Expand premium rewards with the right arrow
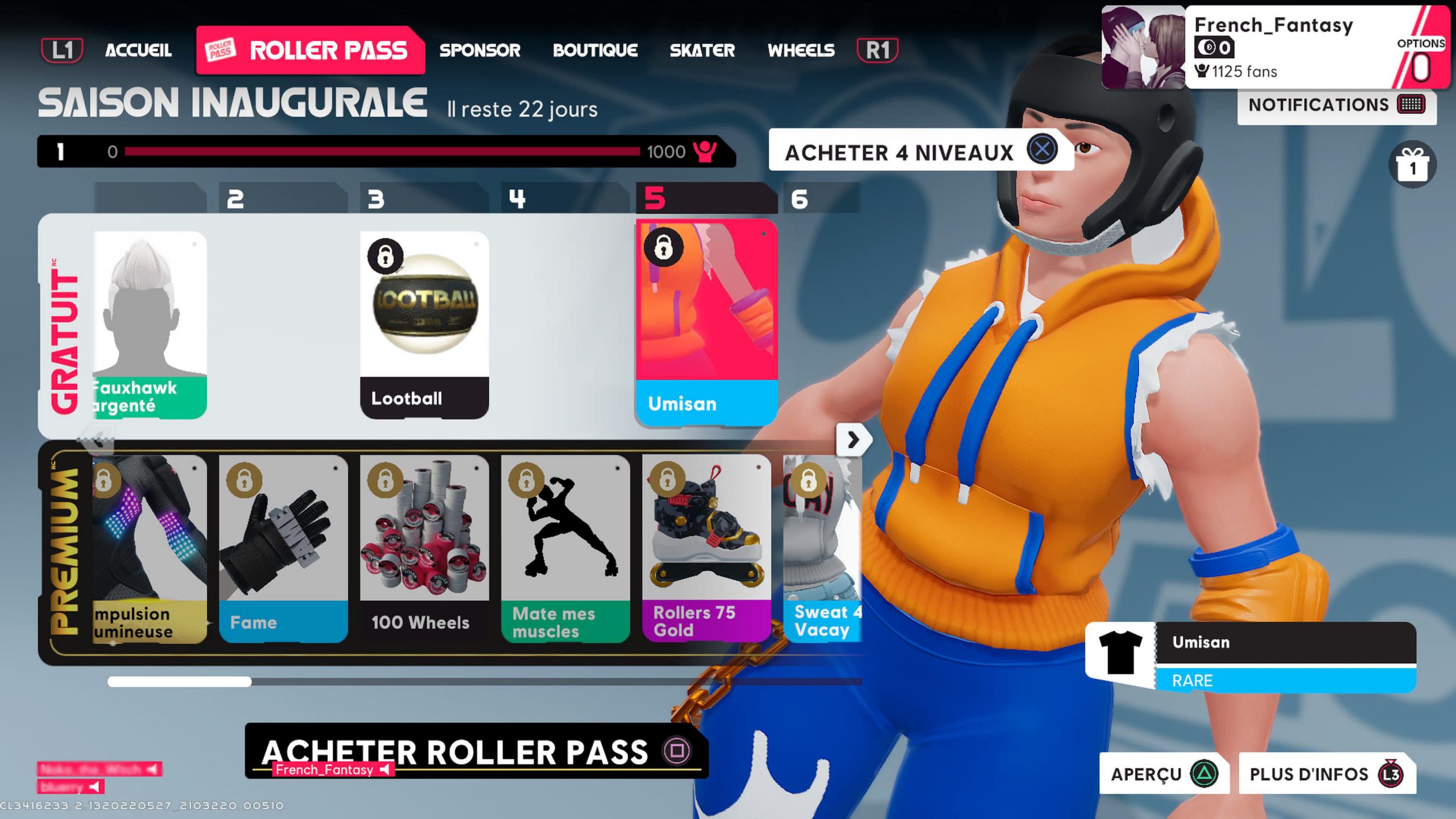Image resolution: width=1456 pixels, height=819 pixels. (853, 440)
